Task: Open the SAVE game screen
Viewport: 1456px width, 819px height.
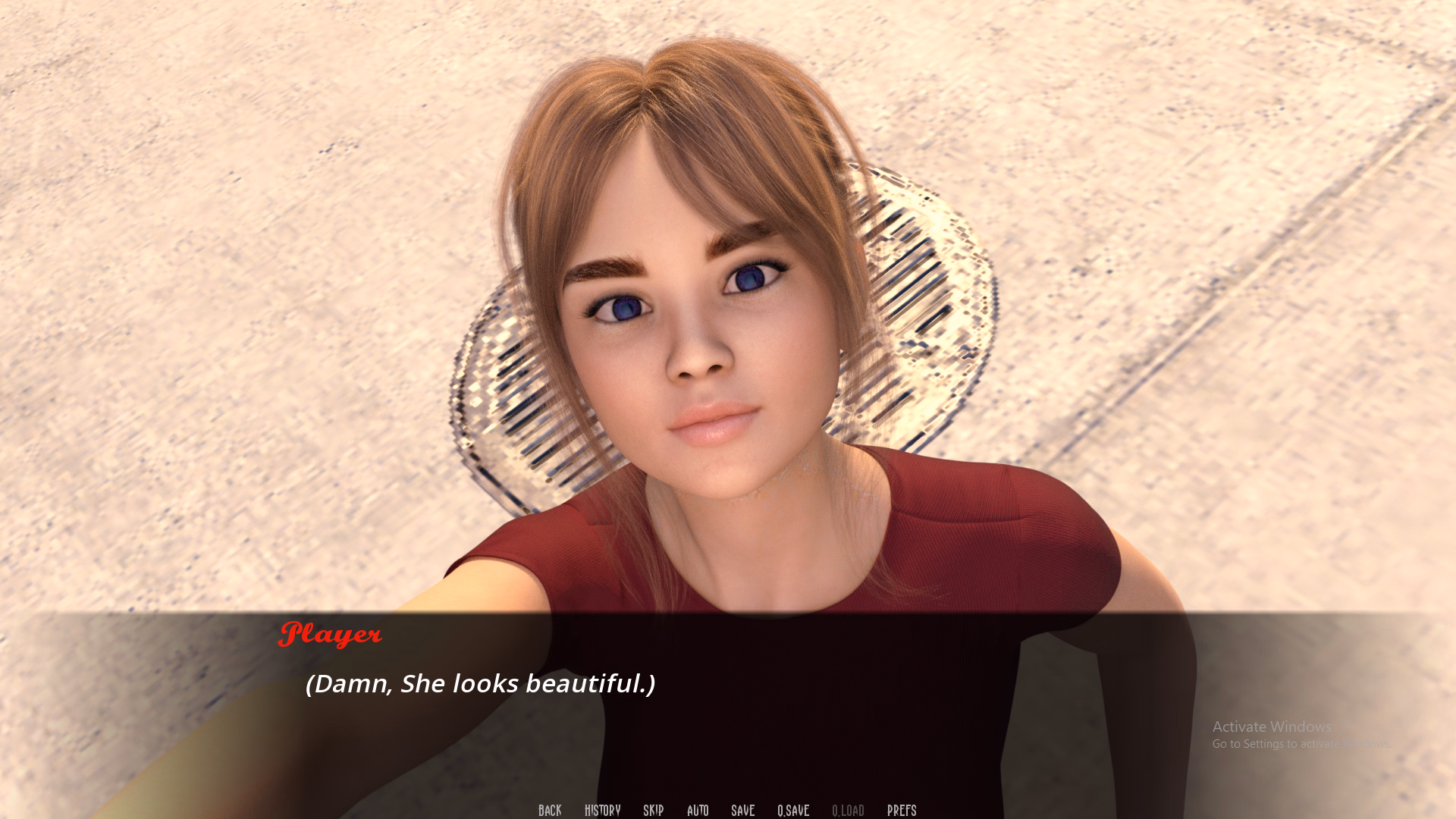Action: coord(742,810)
